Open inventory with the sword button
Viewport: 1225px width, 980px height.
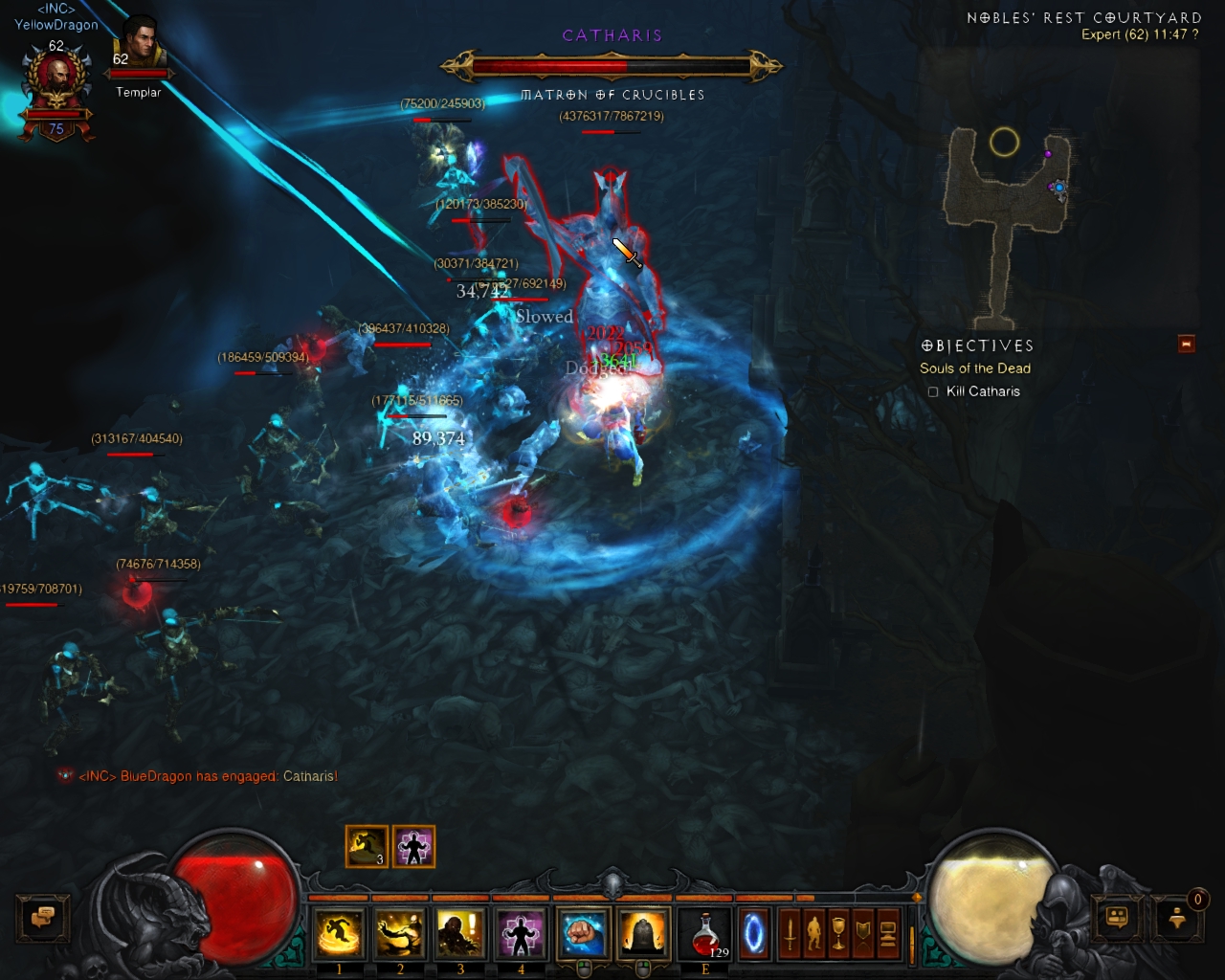(x=790, y=933)
